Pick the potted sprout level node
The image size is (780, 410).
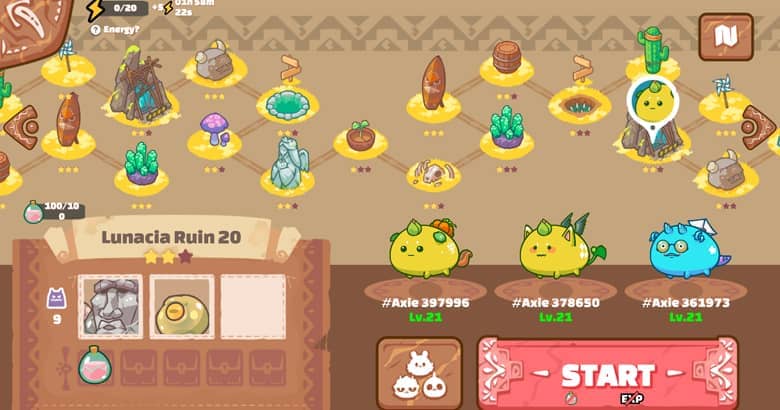(x=360, y=136)
